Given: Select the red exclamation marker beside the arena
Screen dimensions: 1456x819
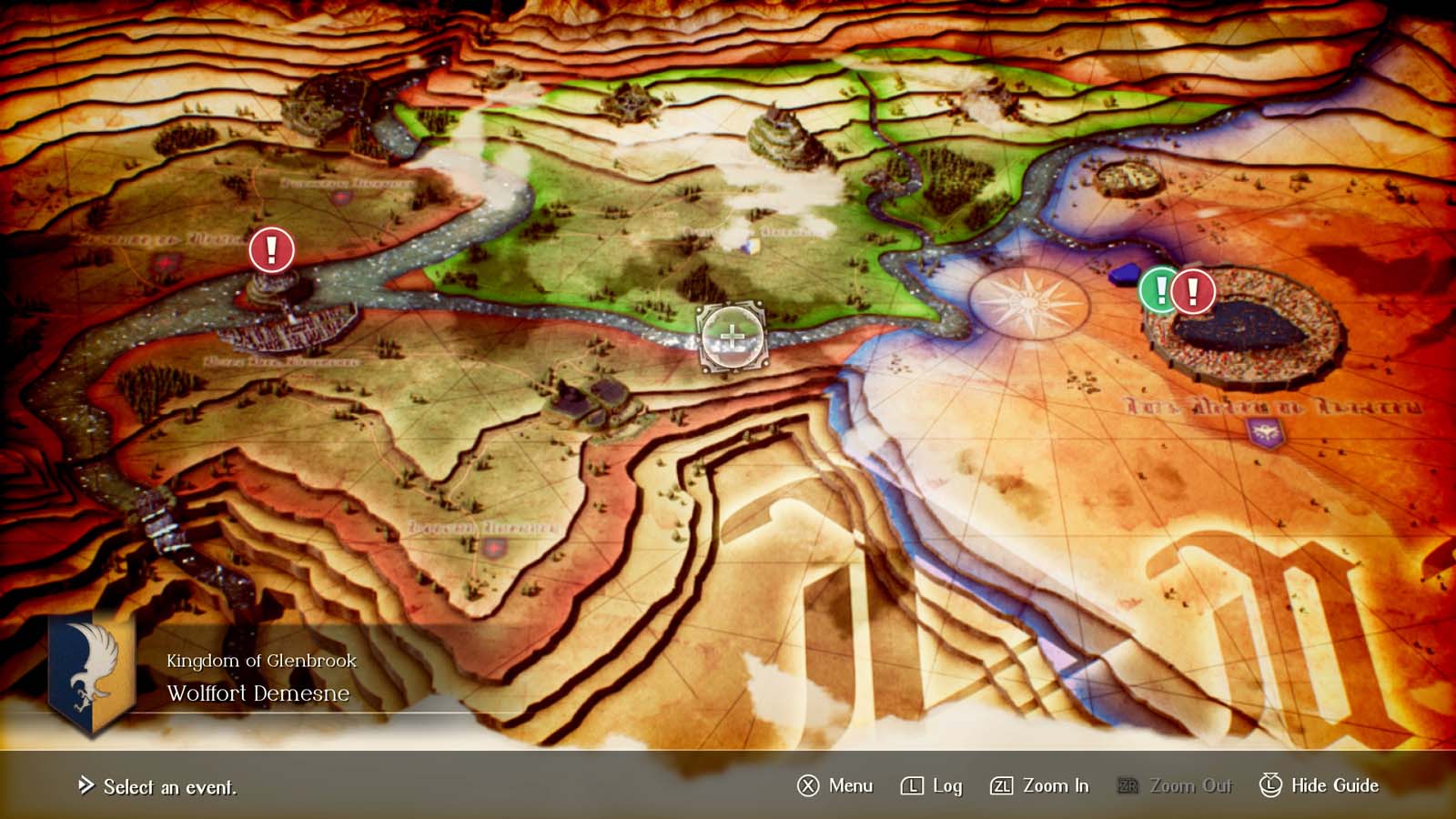Looking at the screenshot, I should (1189, 291).
